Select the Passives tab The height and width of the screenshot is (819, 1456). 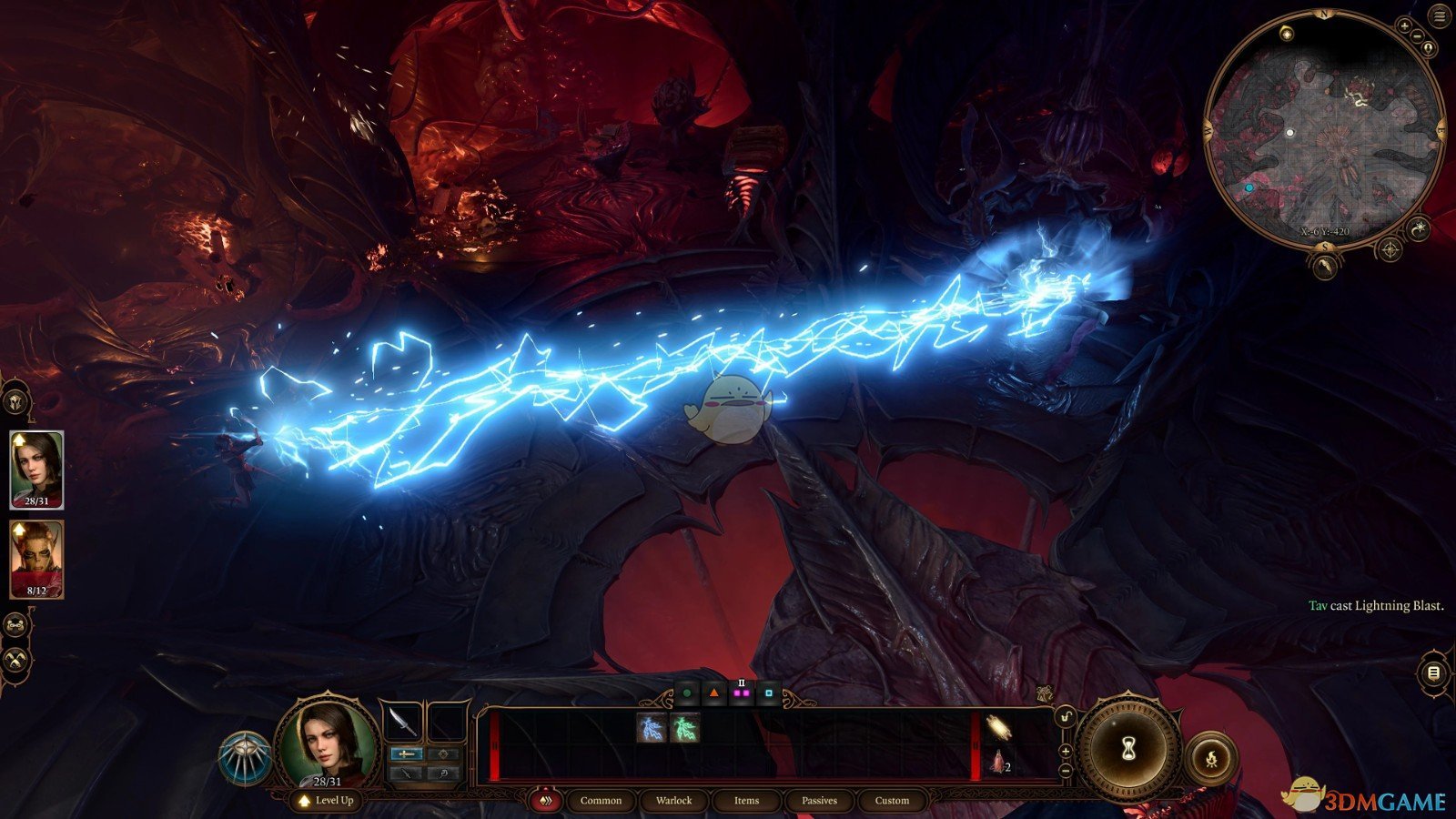(819, 801)
